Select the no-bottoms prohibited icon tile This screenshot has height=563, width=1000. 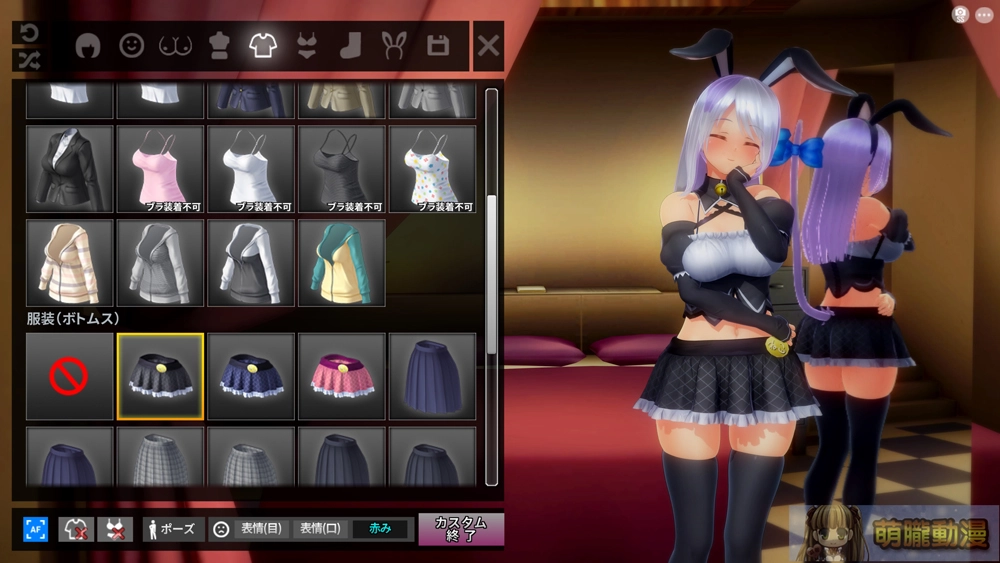[x=69, y=376]
